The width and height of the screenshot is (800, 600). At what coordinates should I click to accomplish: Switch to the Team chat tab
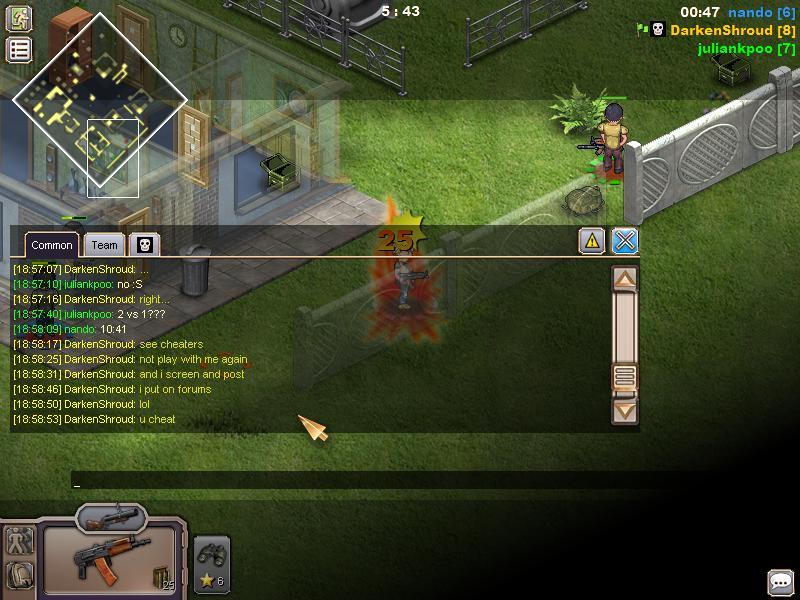pyautogui.click(x=104, y=245)
